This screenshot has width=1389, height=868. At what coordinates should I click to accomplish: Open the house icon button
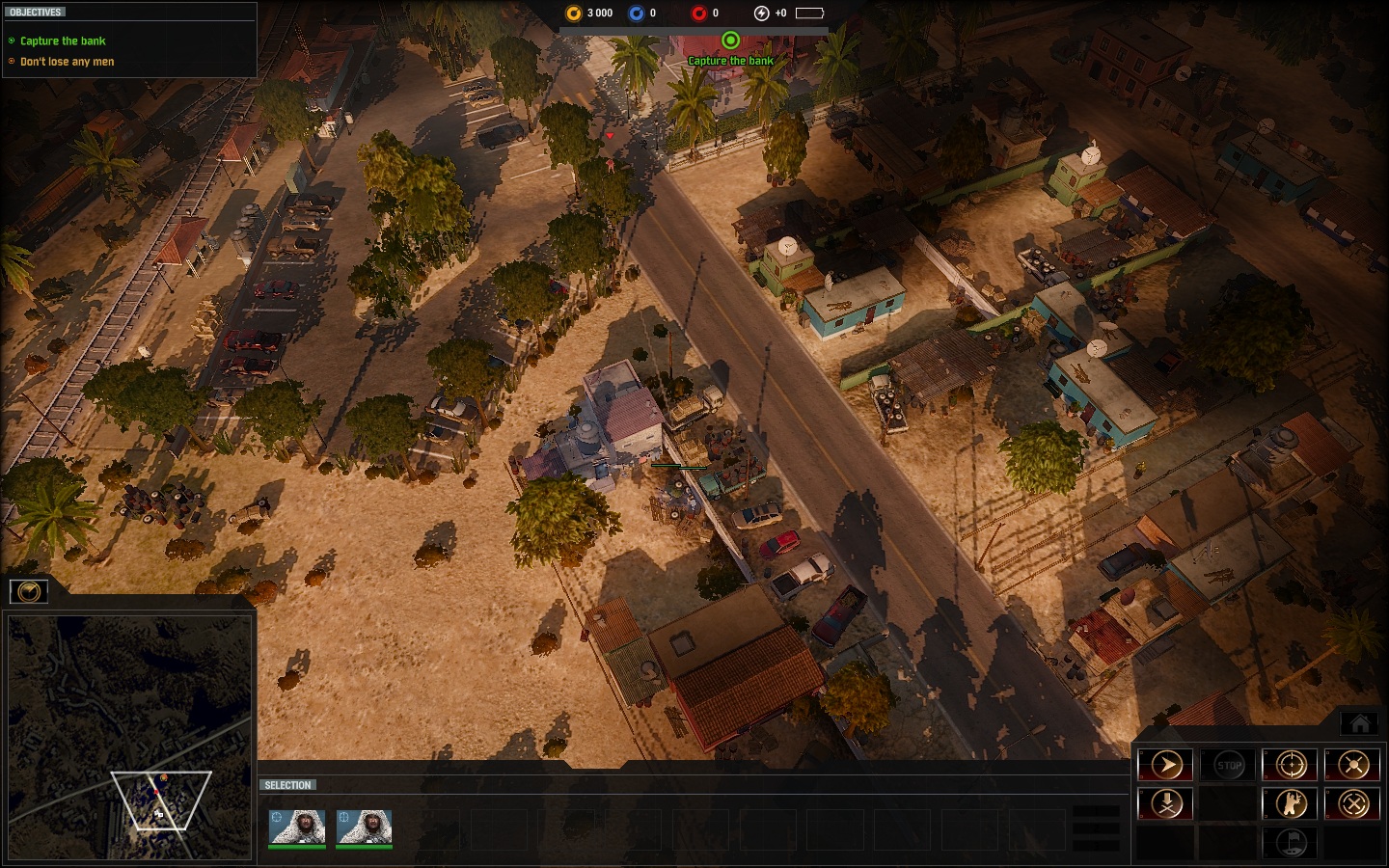[x=1360, y=723]
